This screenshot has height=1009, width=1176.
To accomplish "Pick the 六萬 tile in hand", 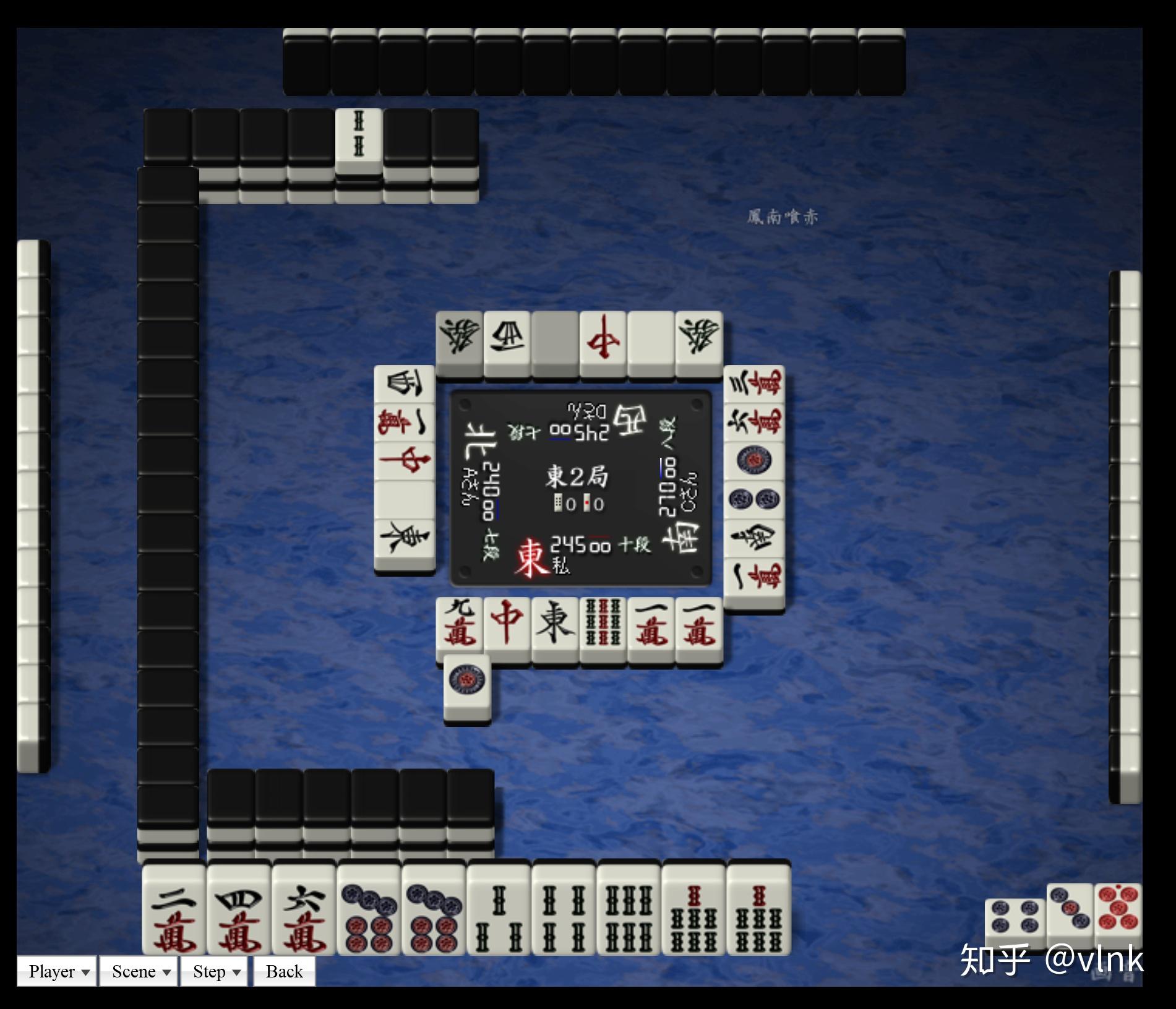I will point(304,909).
